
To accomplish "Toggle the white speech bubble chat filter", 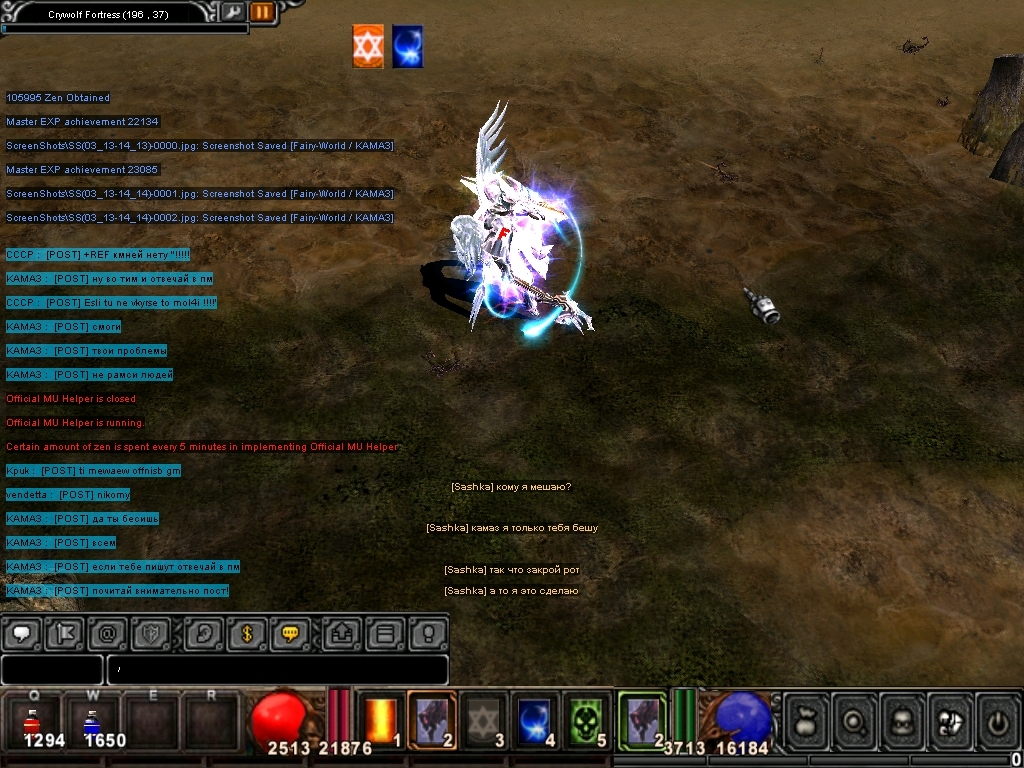I will click(22, 633).
